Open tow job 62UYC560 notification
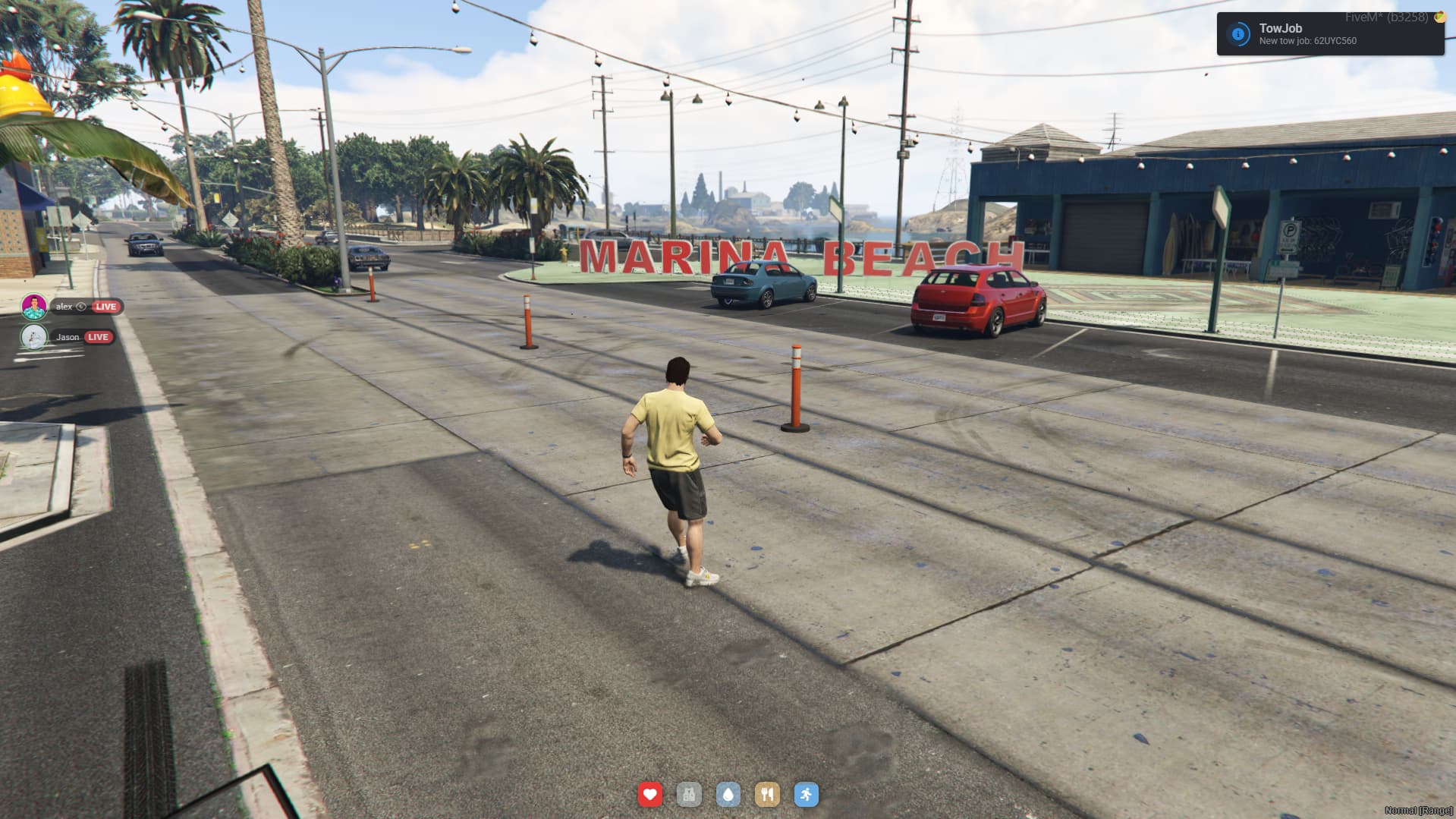The image size is (1456, 819). pyautogui.click(x=1308, y=40)
